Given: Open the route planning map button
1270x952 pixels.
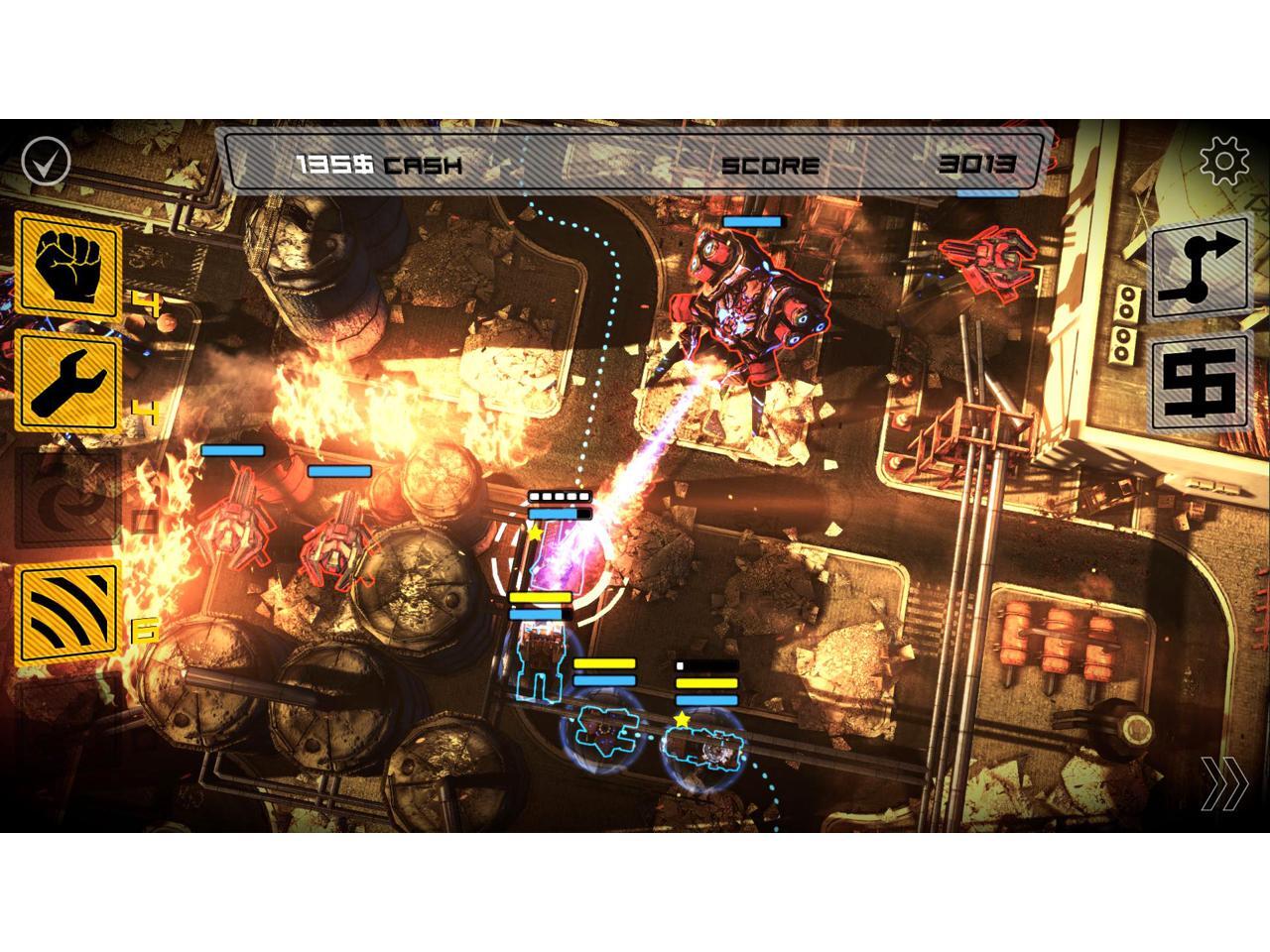Looking at the screenshot, I should coord(1199,268).
